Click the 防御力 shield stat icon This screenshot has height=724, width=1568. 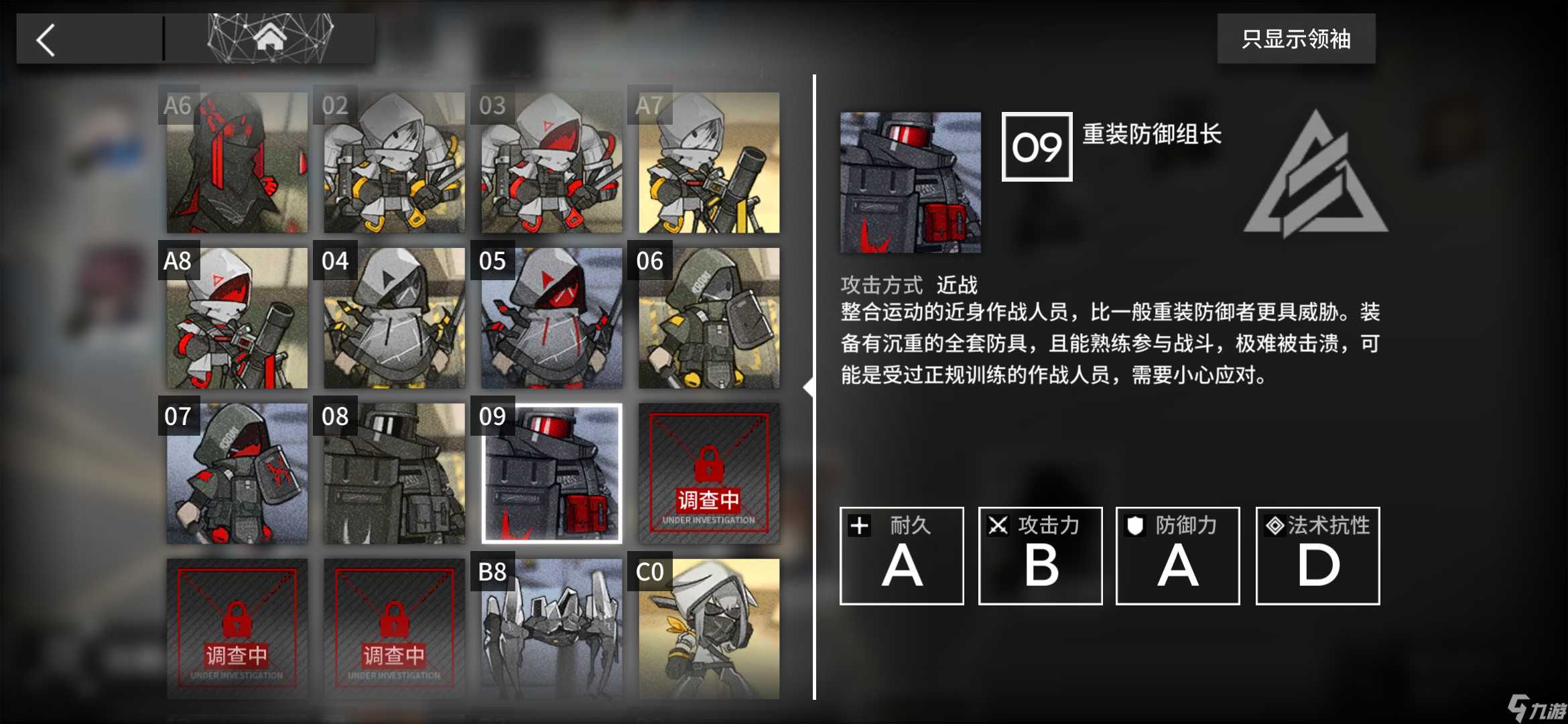[1136, 526]
